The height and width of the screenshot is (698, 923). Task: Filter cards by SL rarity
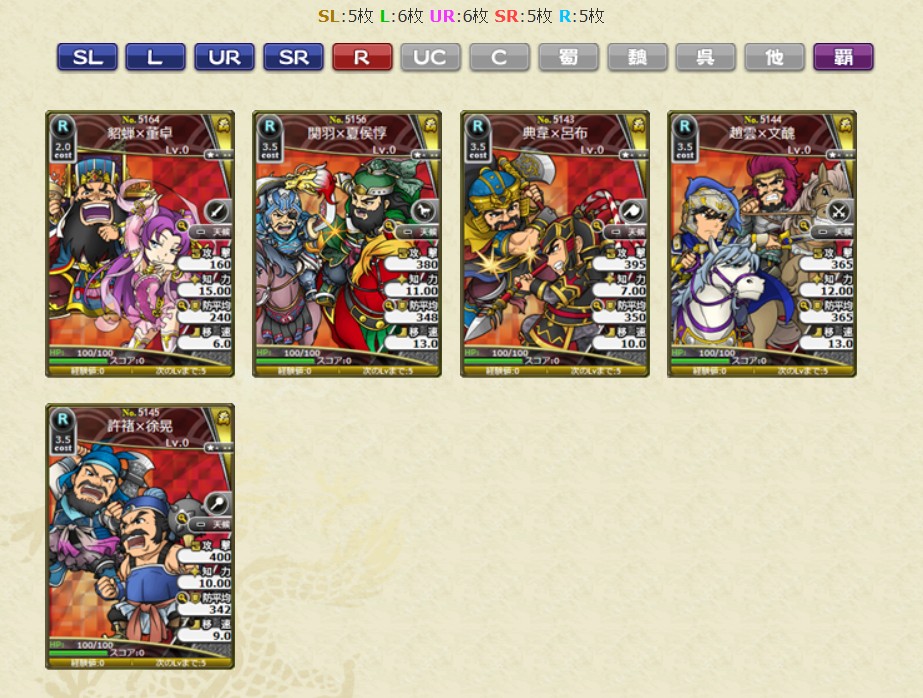tap(87, 57)
